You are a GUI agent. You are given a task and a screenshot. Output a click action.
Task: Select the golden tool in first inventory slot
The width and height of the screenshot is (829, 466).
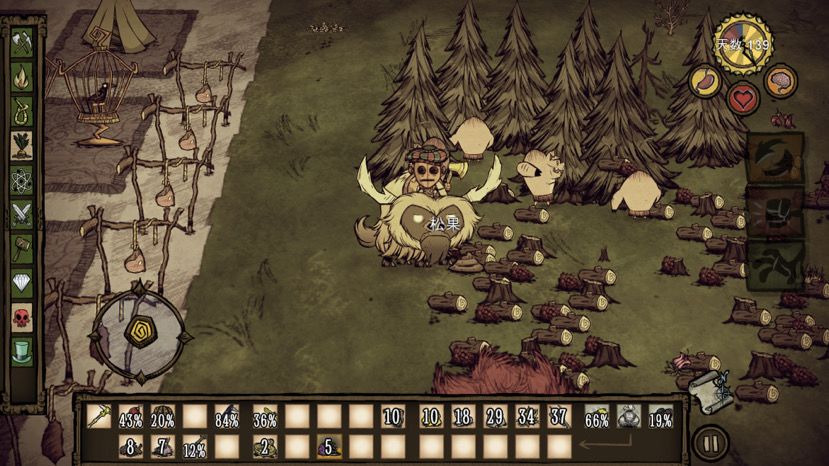coord(98,416)
